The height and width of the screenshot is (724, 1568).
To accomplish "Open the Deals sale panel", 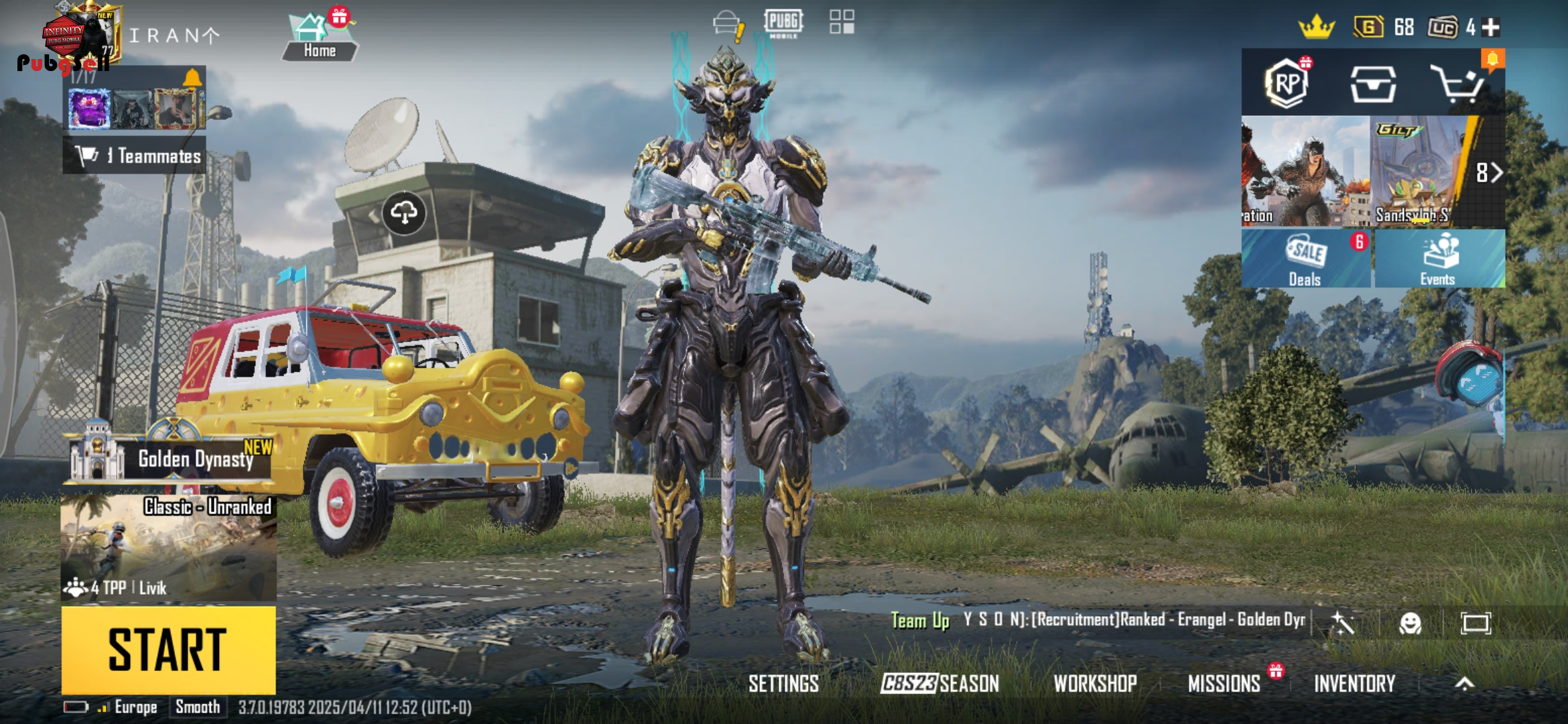I will tap(1305, 259).
